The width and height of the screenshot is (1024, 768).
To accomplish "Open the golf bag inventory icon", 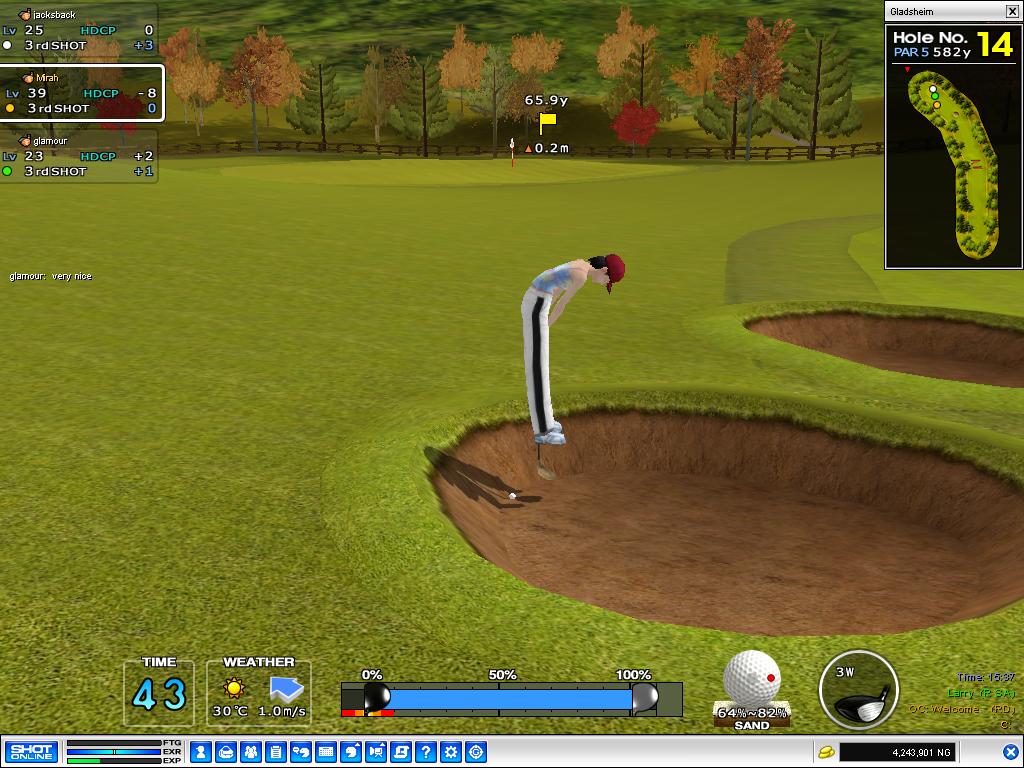I will [x=226, y=752].
